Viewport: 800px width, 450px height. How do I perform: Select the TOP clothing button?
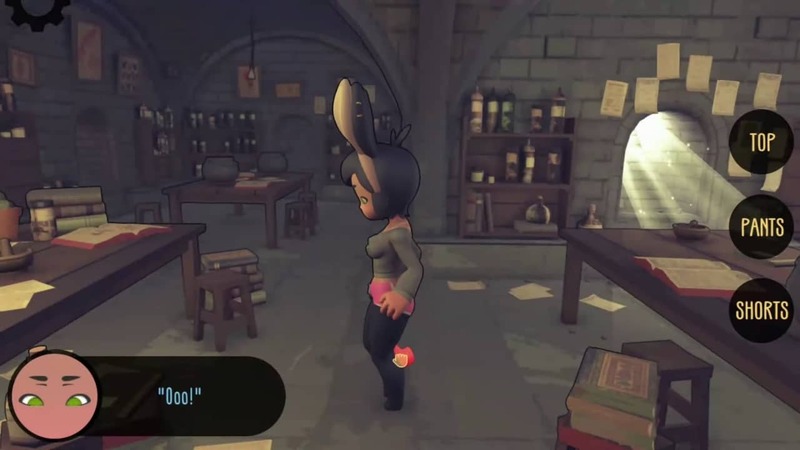[762, 142]
